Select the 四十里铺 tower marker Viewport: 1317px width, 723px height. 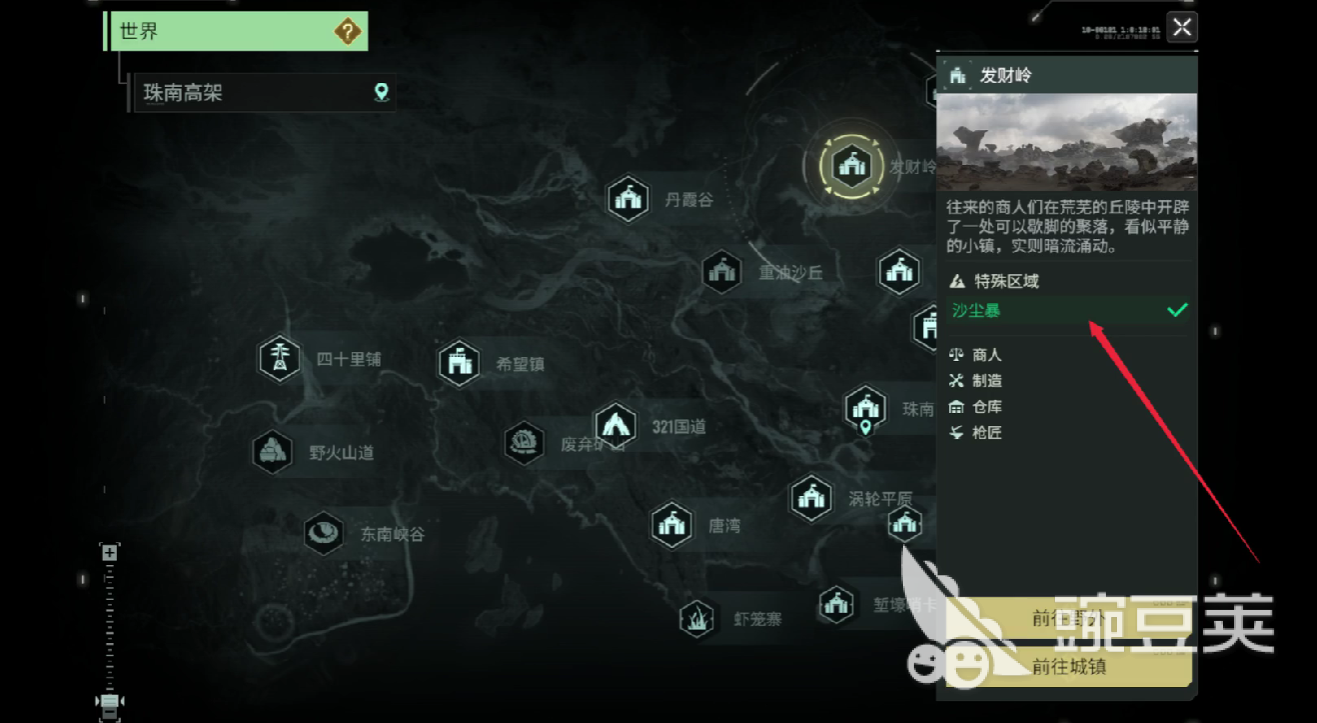click(280, 359)
